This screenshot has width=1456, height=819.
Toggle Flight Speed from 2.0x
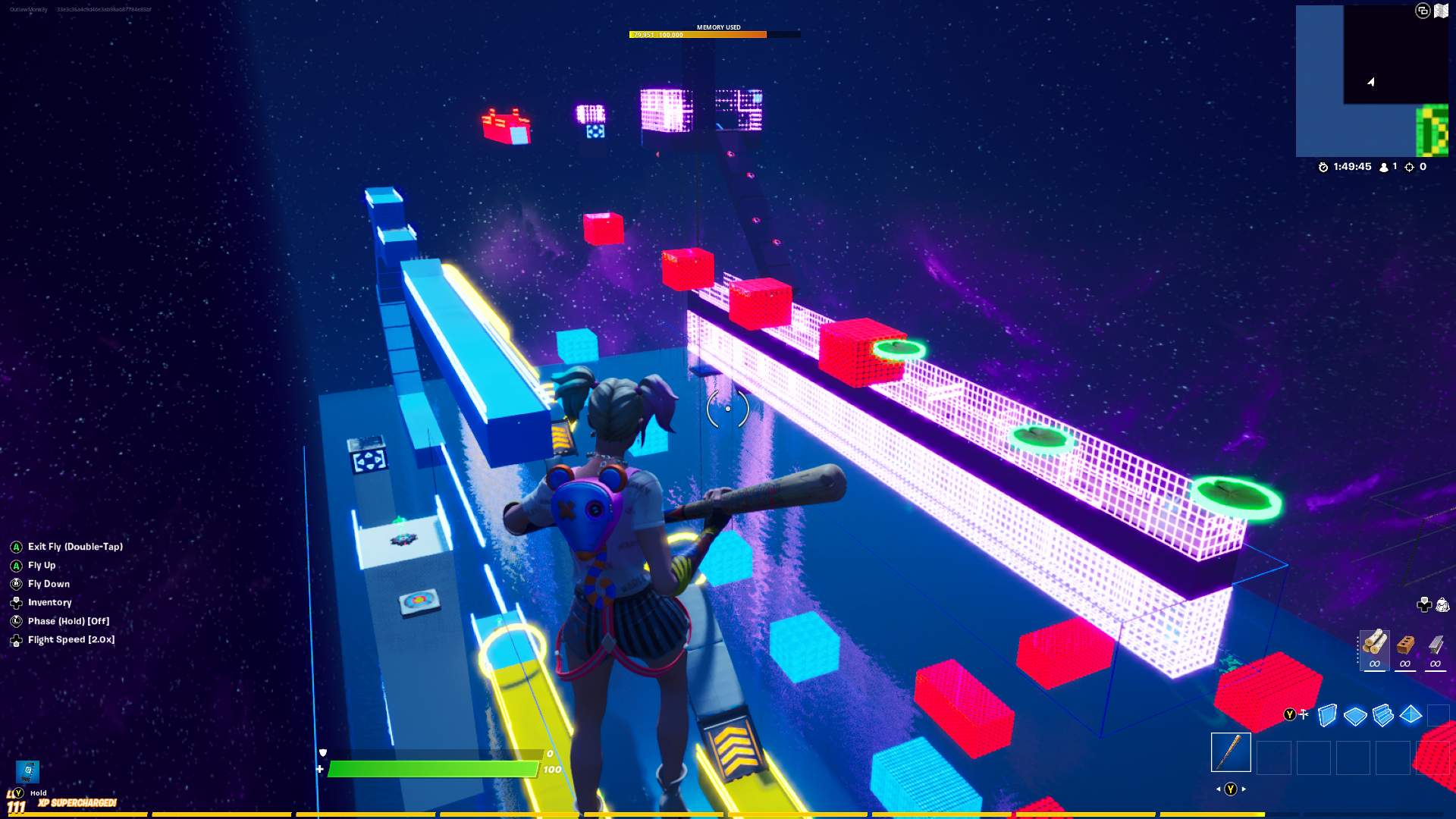pos(71,639)
